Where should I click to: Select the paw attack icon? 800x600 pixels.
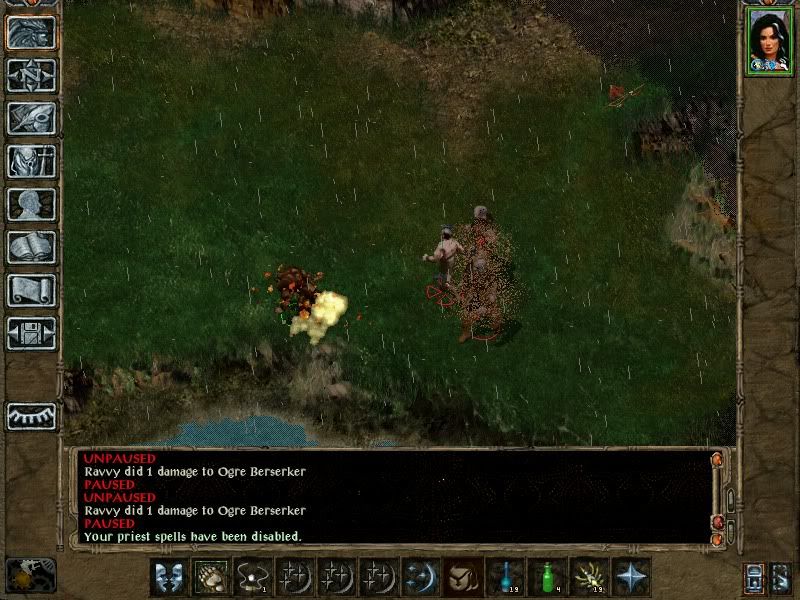[x=212, y=577]
